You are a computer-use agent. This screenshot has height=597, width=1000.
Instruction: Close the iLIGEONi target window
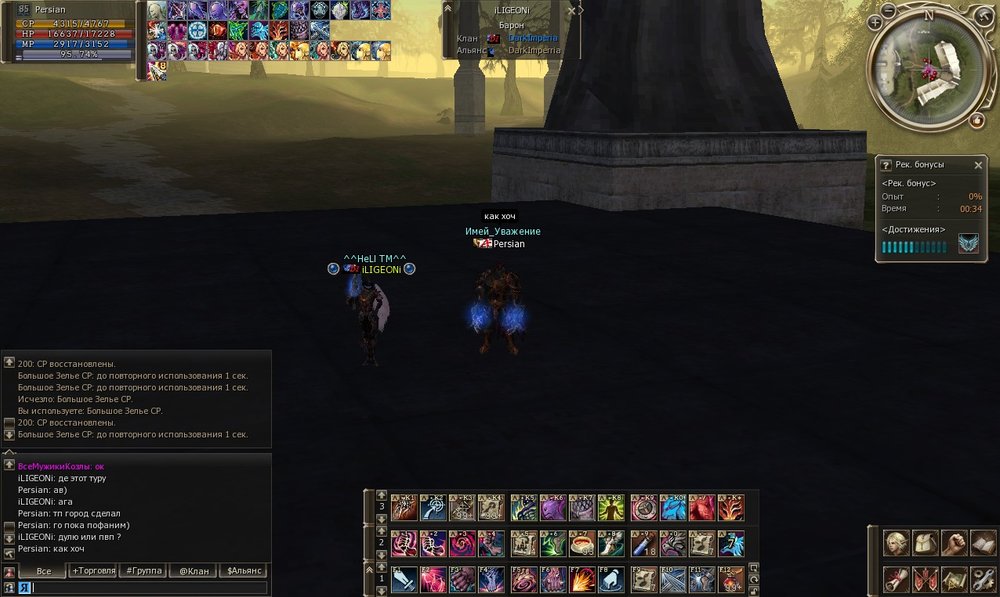tap(571, 10)
